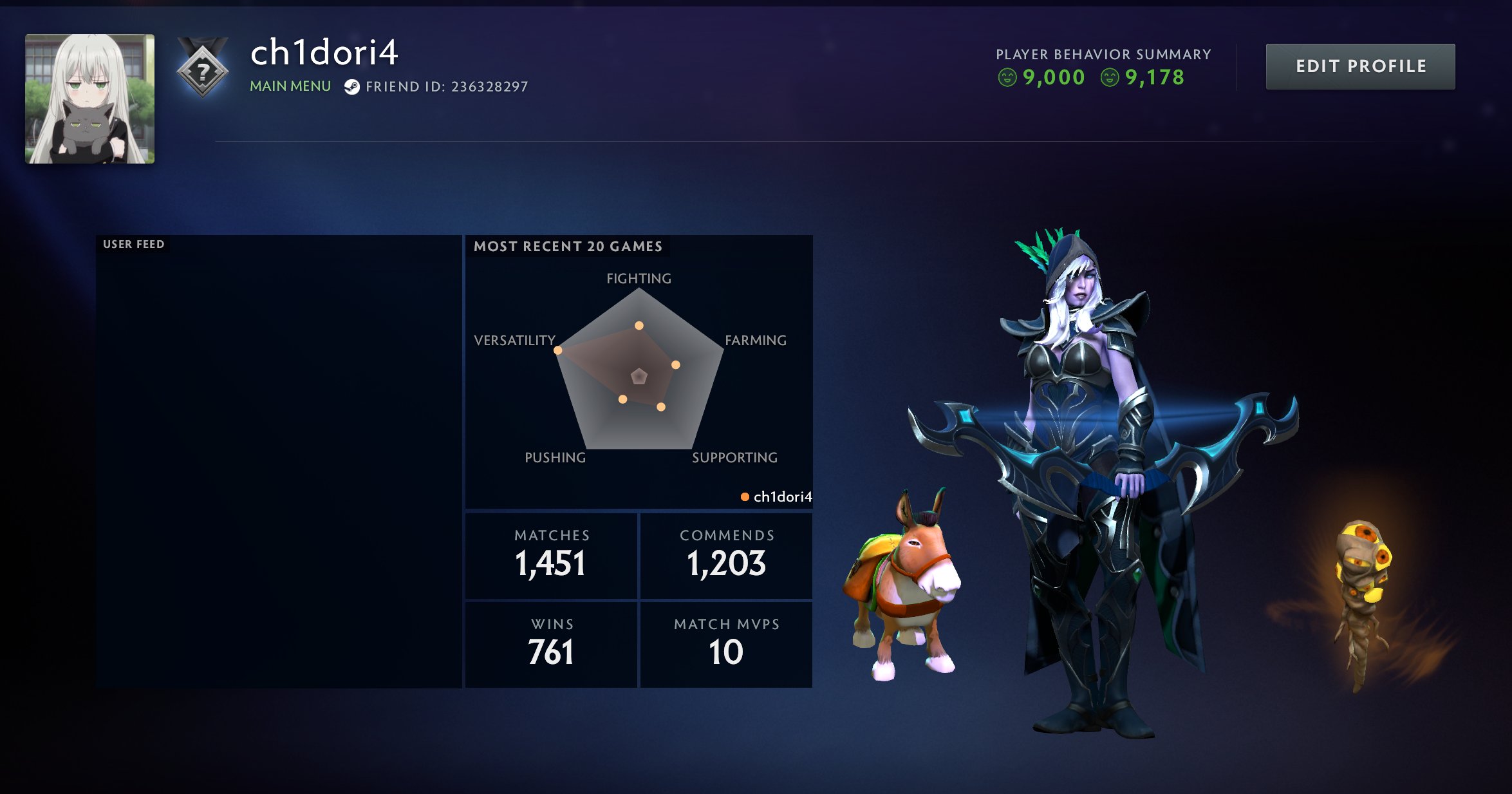Return to the Main Menu

click(290, 86)
